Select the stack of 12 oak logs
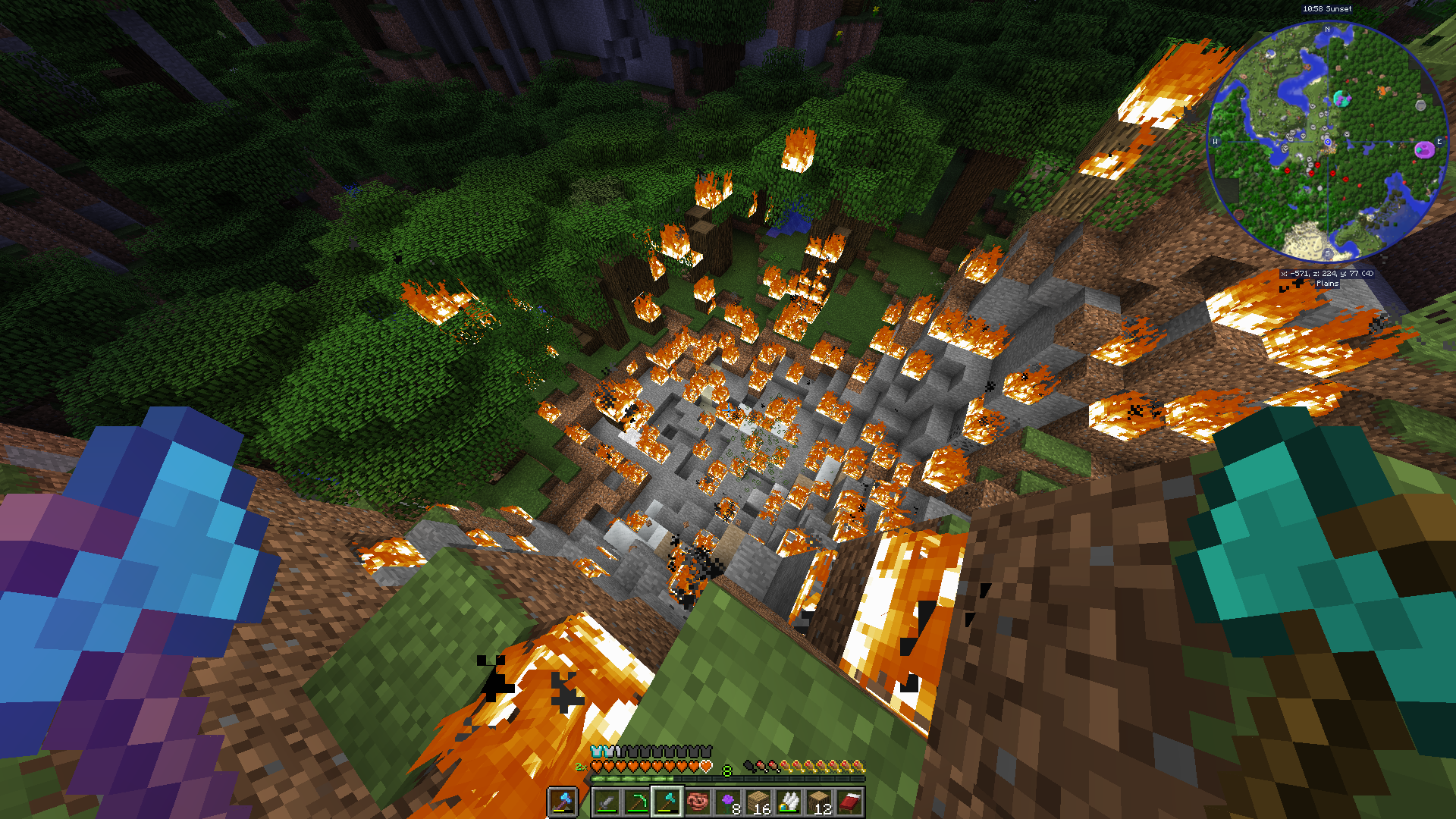The height and width of the screenshot is (819, 1456). click(821, 801)
